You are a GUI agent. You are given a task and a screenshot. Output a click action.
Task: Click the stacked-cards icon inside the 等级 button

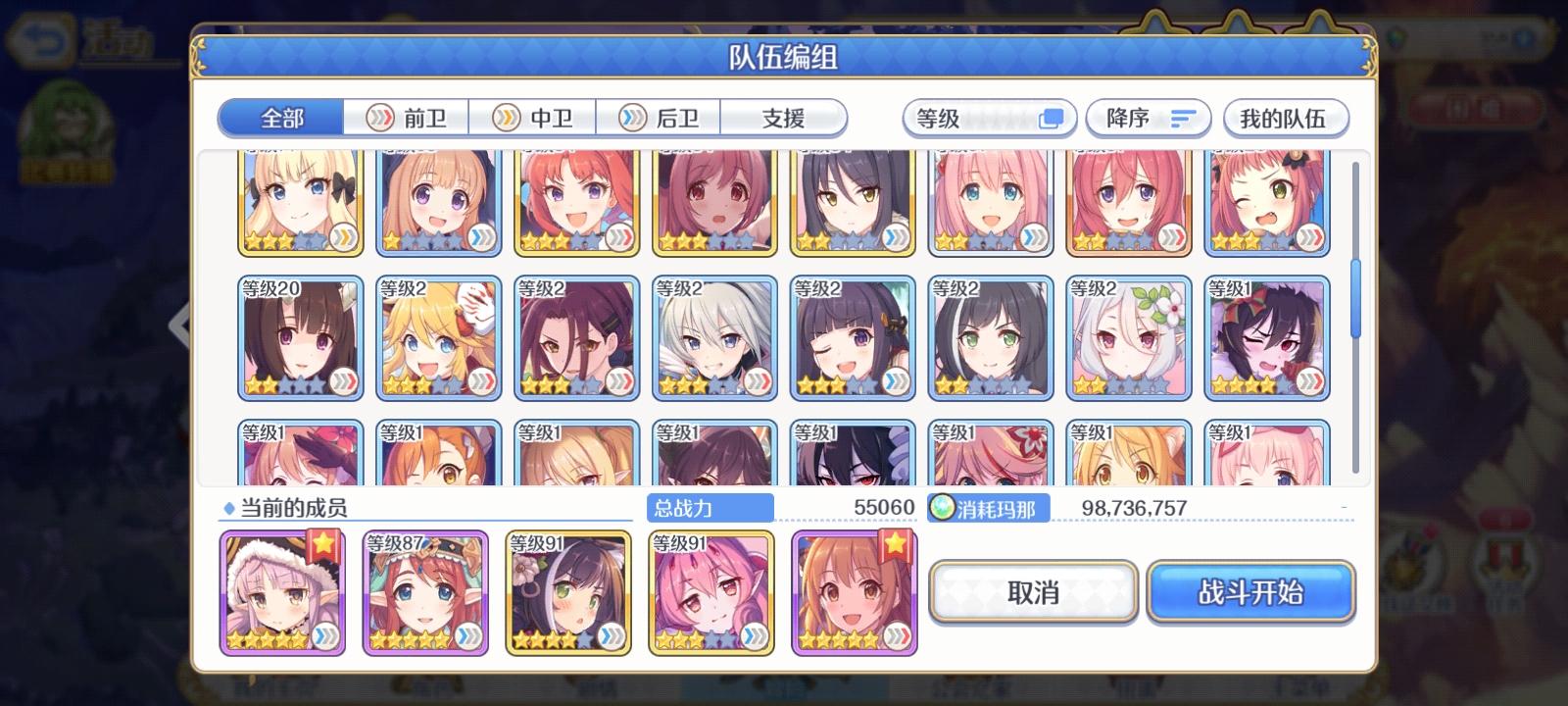(1053, 117)
